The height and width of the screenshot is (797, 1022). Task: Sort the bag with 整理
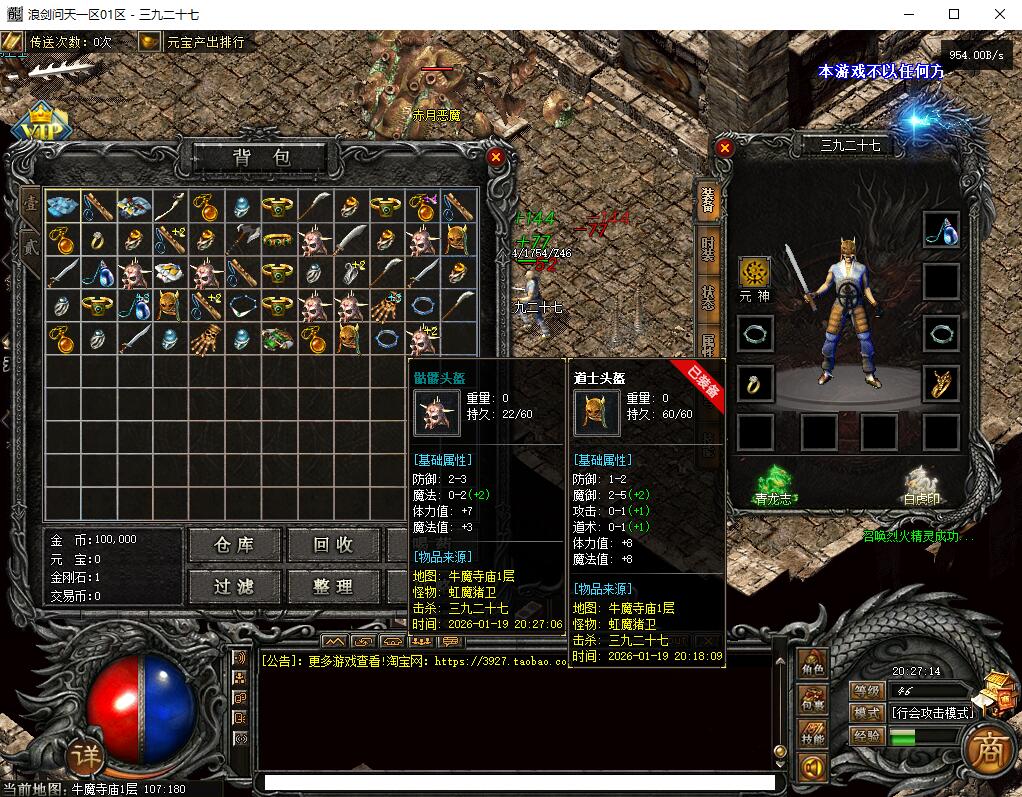[332, 586]
